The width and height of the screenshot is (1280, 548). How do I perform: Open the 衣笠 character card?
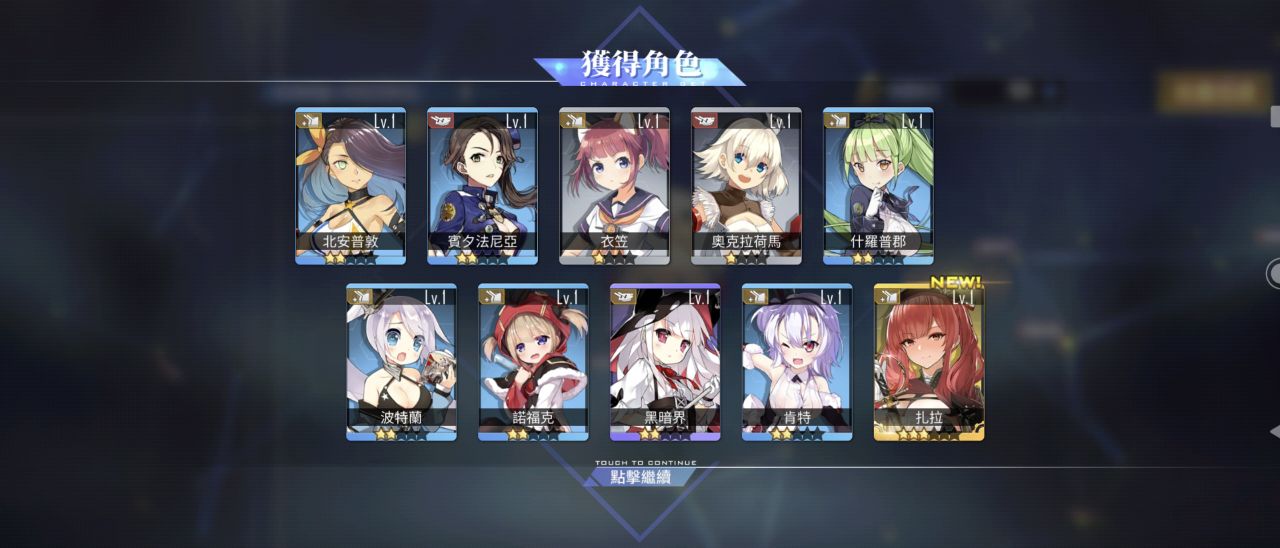coord(614,186)
